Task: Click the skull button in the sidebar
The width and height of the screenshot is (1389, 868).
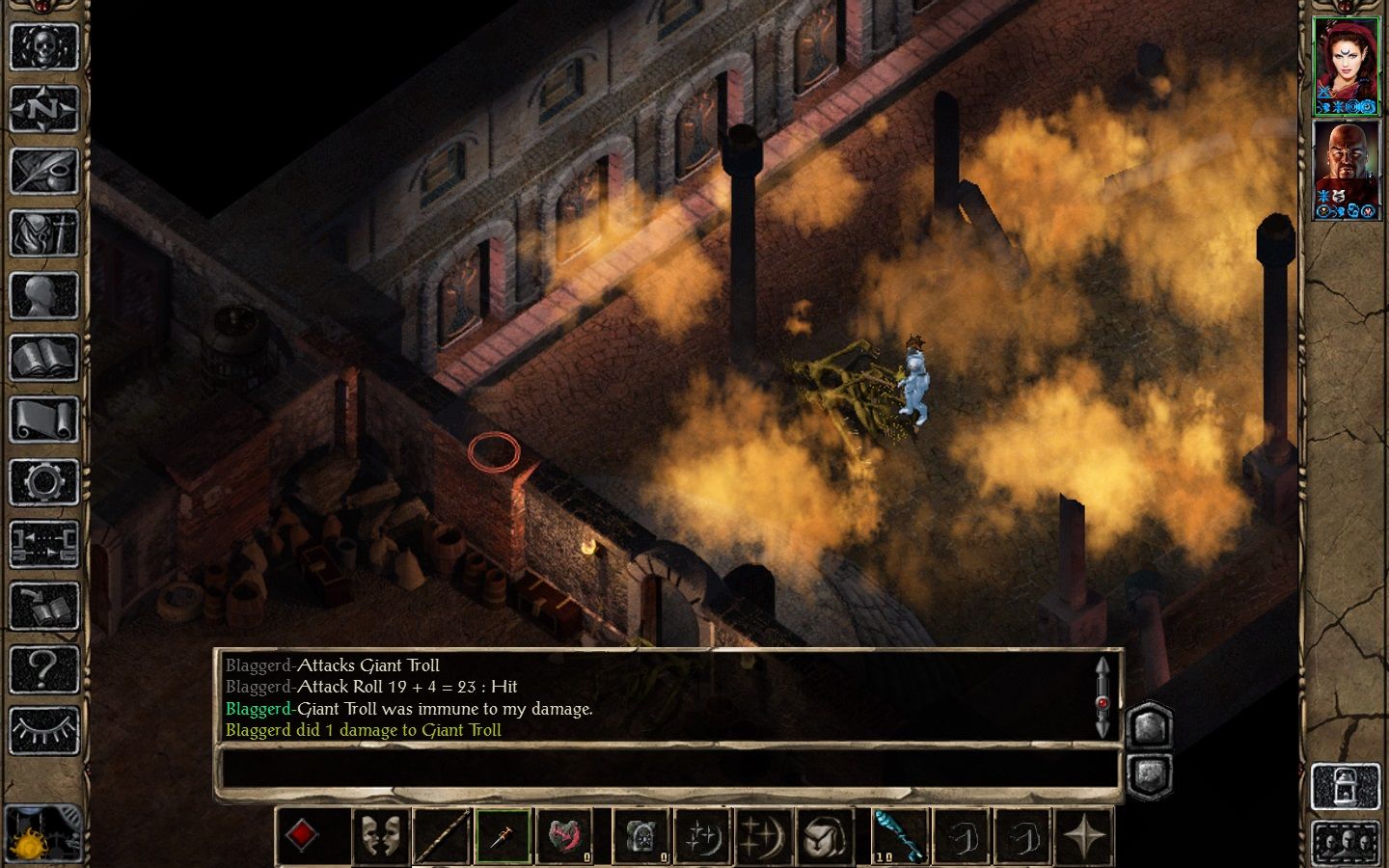Action: (x=44, y=46)
